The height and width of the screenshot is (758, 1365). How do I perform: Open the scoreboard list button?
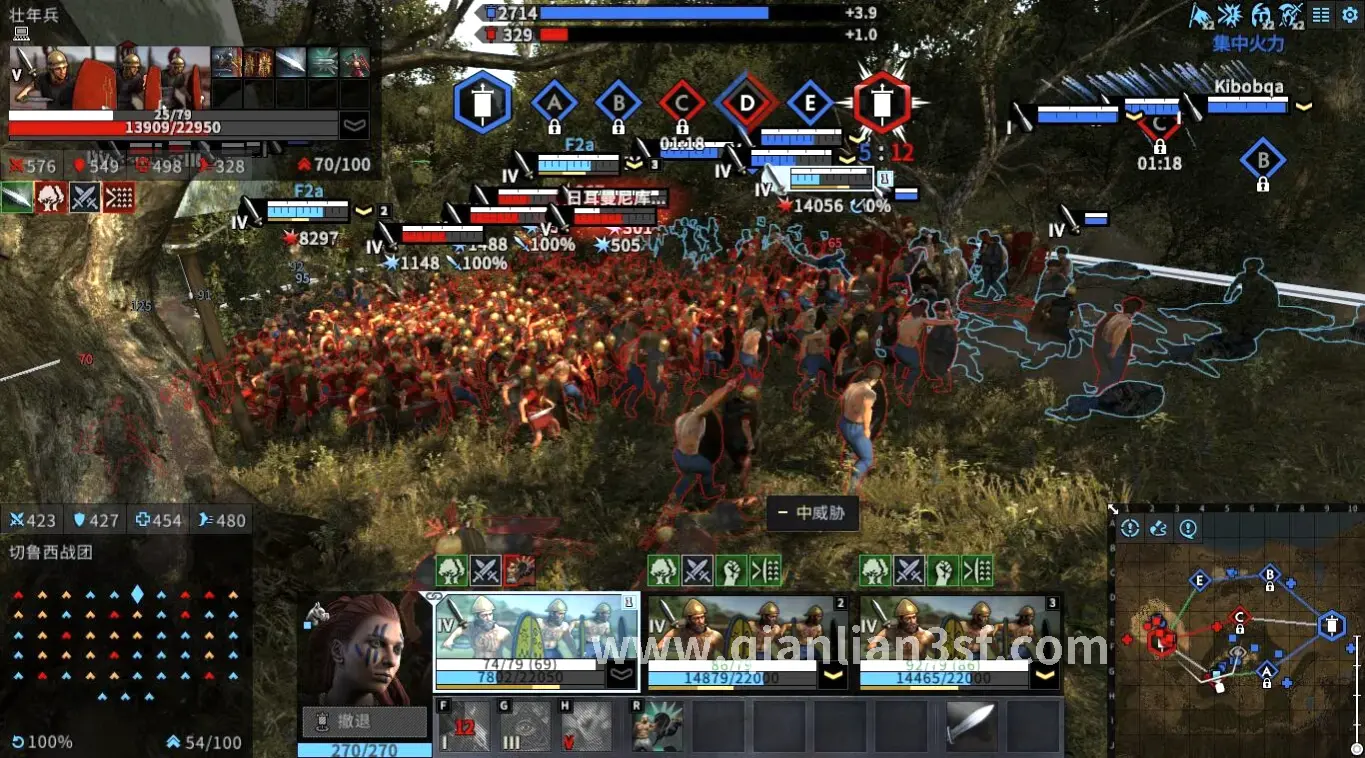point(1322,14)
